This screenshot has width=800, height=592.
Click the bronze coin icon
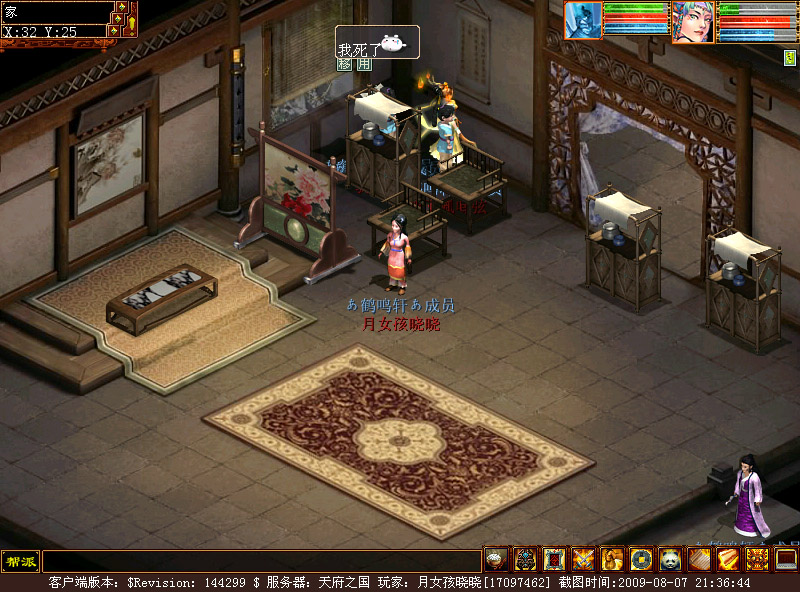point(641,559)
